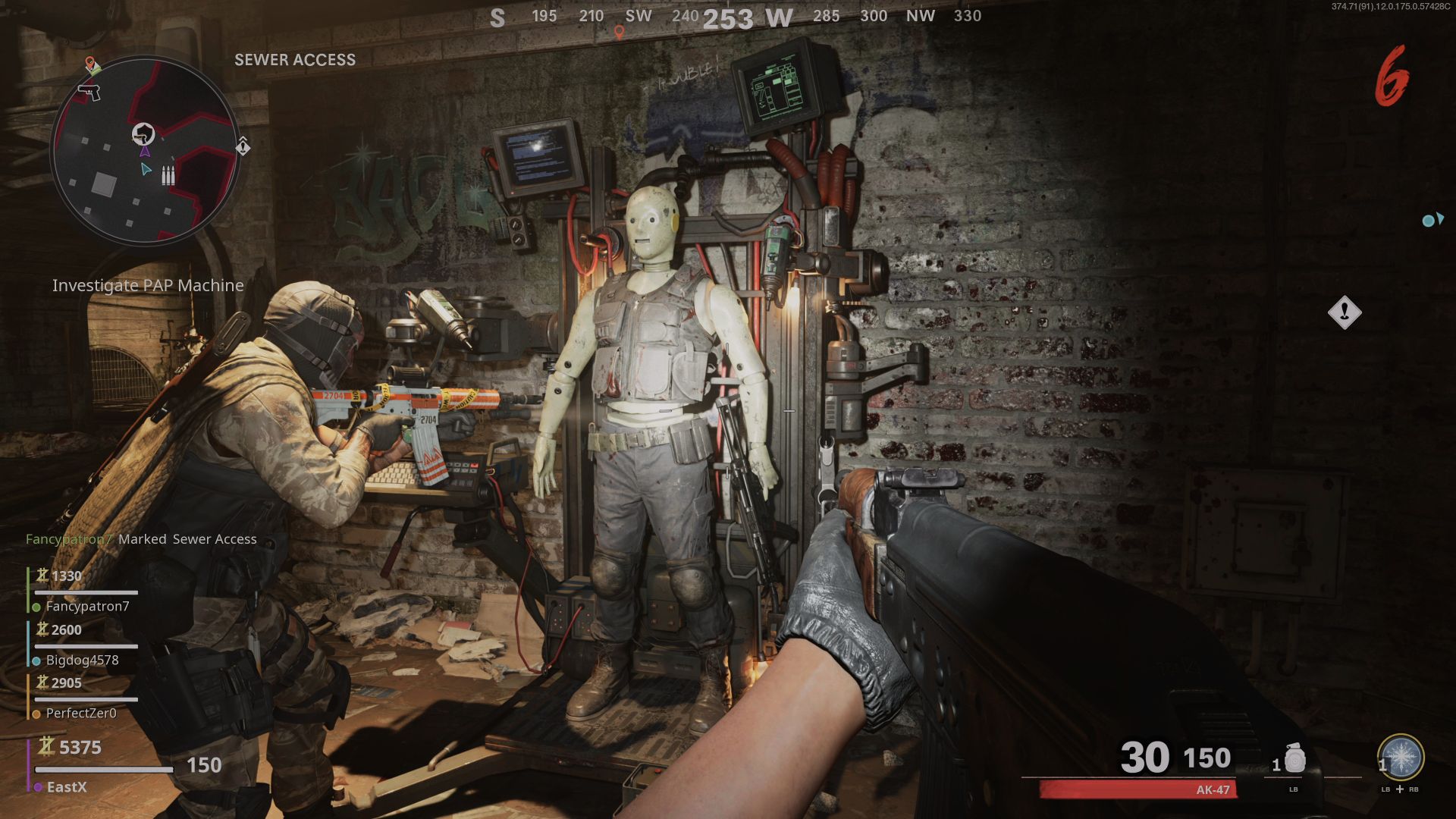Viewport: 1456px width, 819px height.
Task: Click the AK-47 weapon name label
Action: [x=1213, y=790]
